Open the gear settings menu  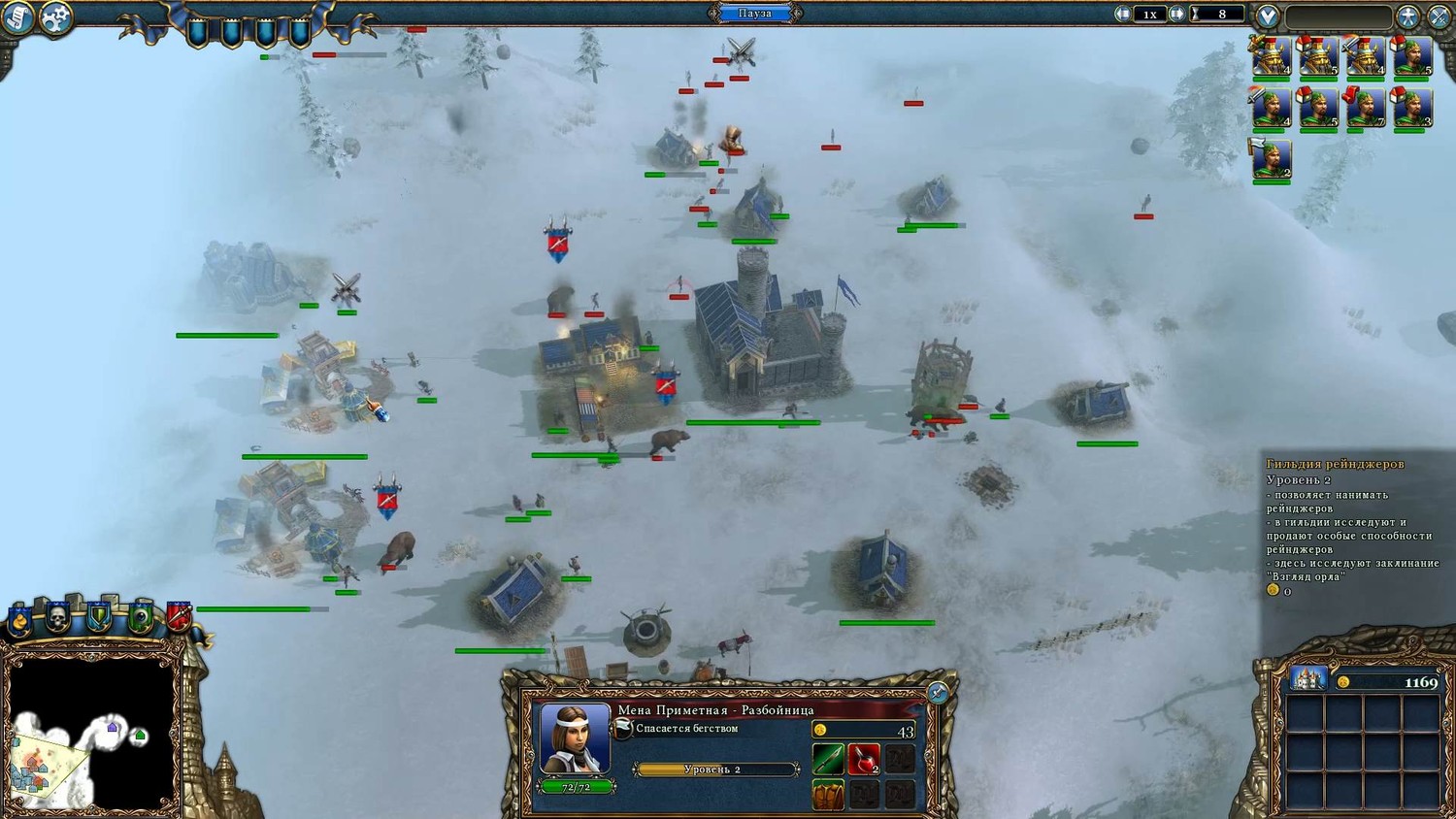pyautogui.click(x=56, y=17)
